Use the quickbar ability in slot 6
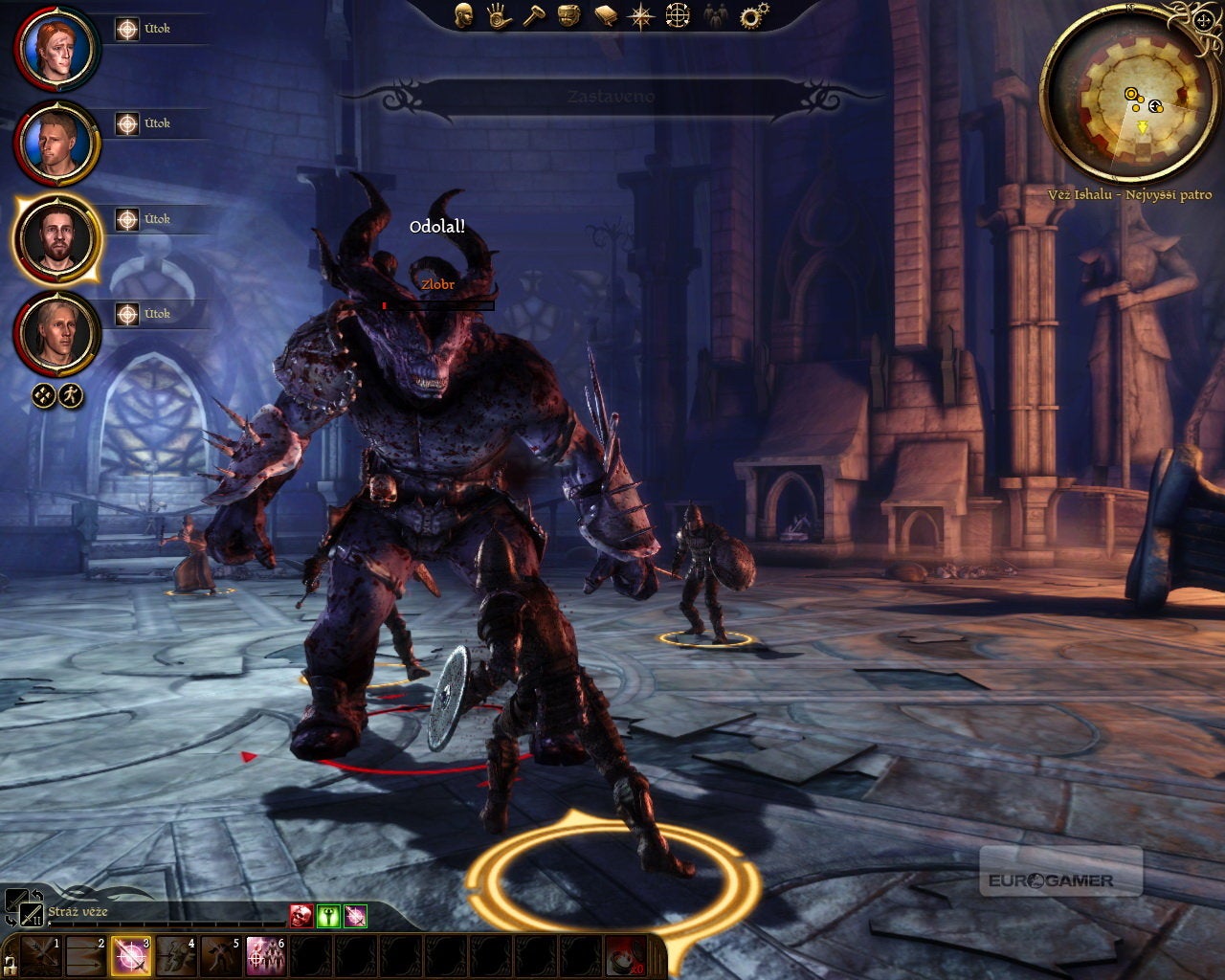The image size is (1225, 980). click(266, 955)
